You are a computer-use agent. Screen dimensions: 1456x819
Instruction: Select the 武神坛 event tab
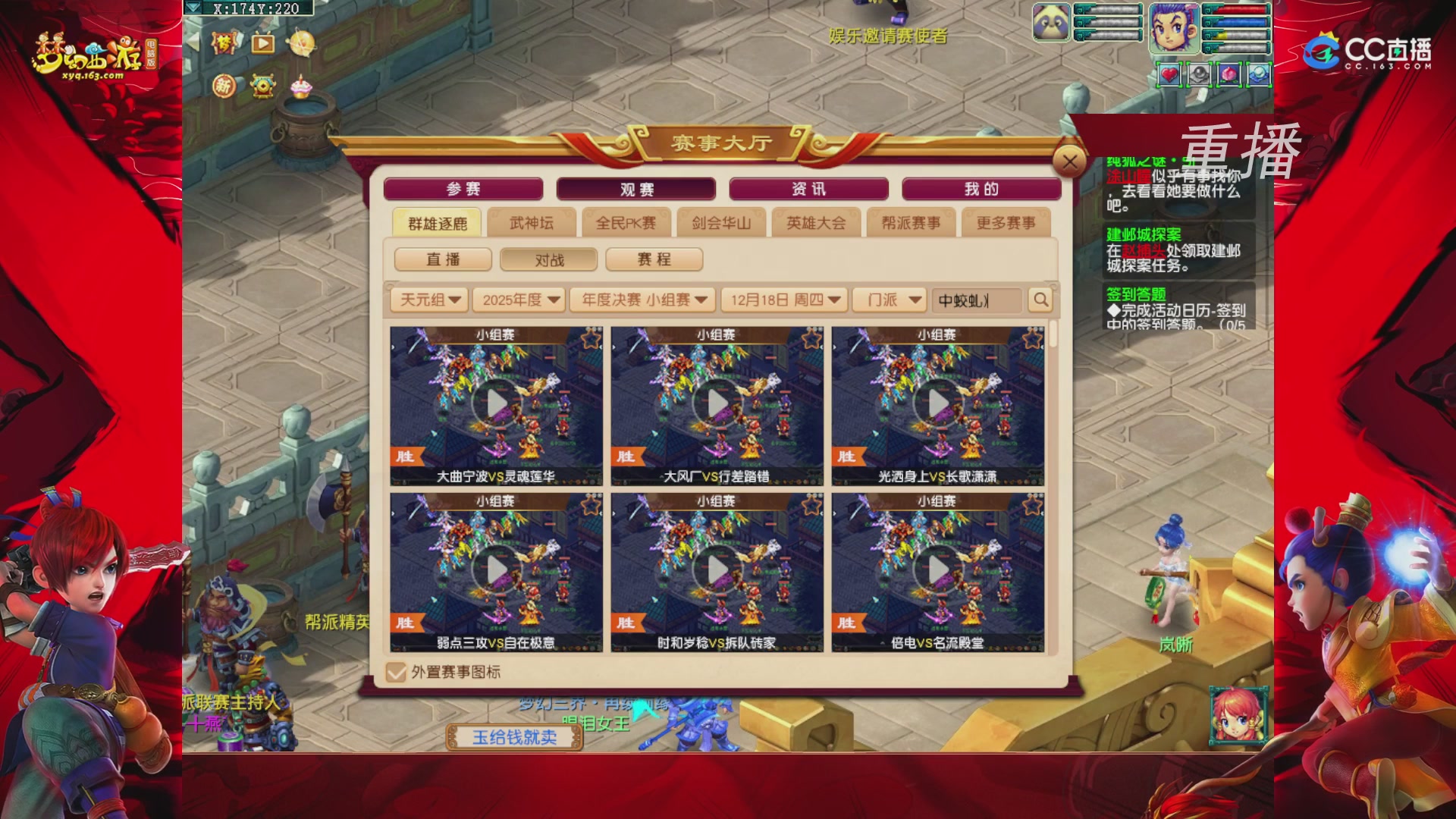[x=532, y=223]
